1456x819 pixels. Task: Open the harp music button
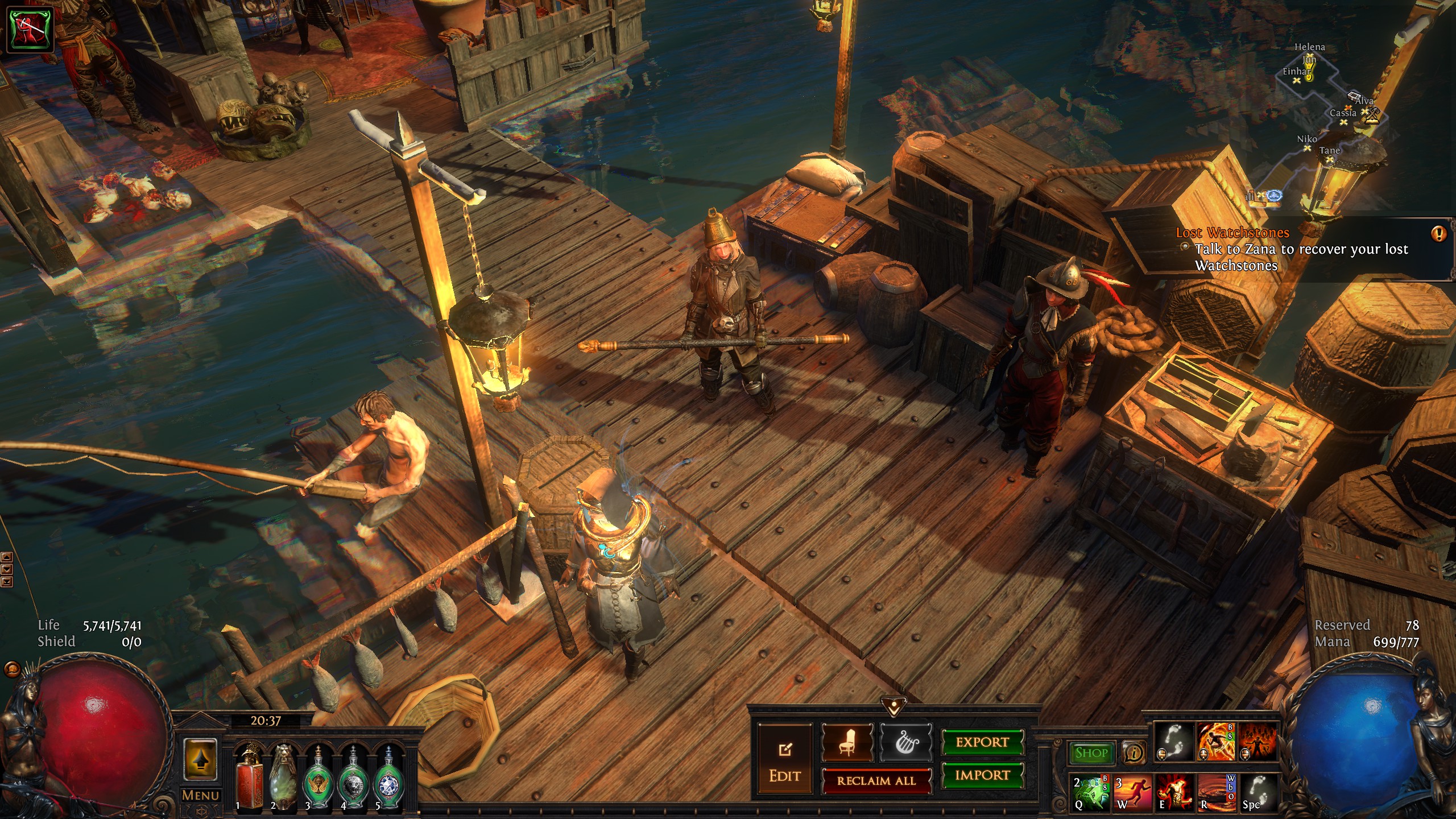[906, 742]
